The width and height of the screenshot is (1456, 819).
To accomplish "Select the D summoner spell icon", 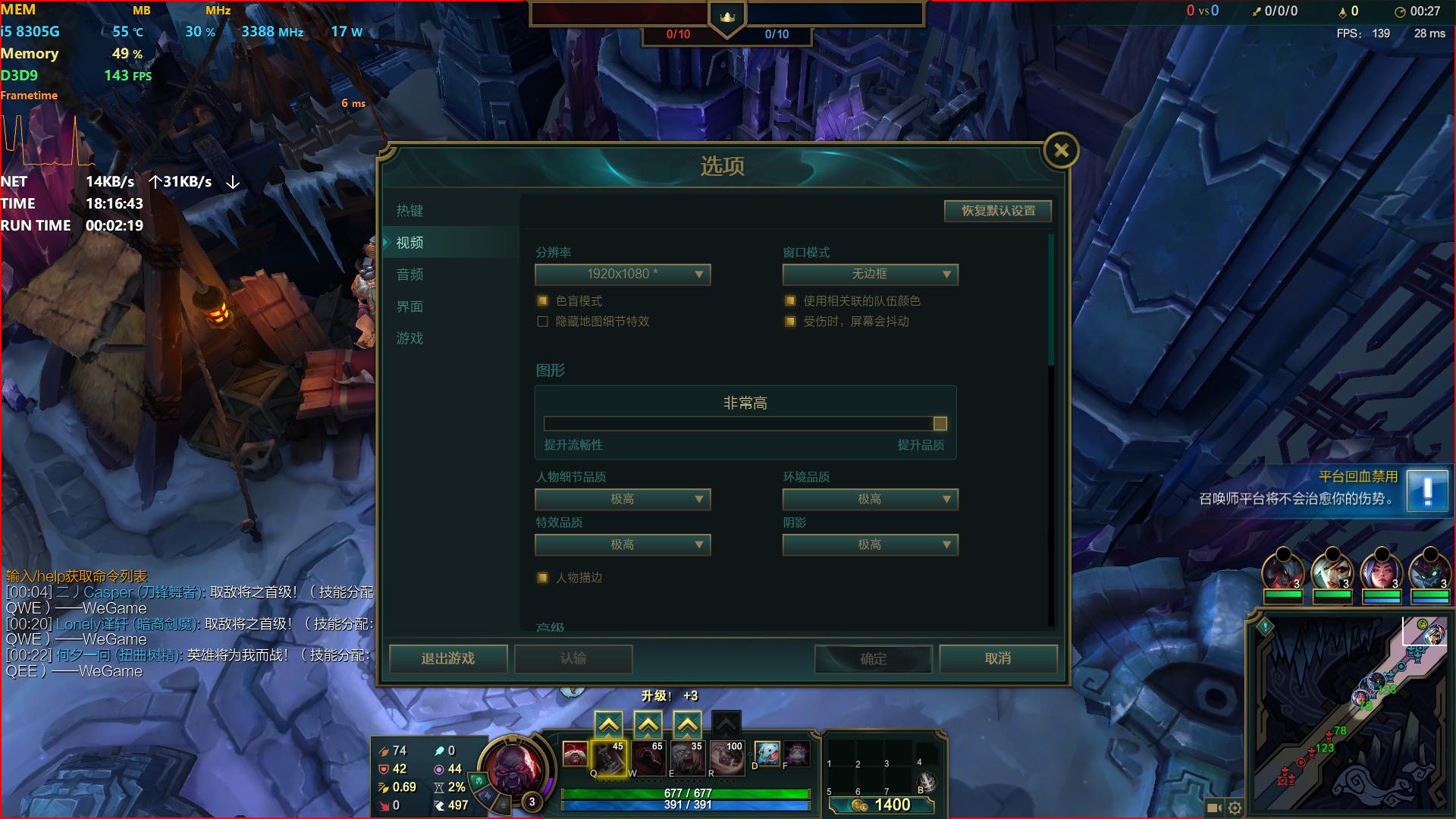I will (767, 755).
